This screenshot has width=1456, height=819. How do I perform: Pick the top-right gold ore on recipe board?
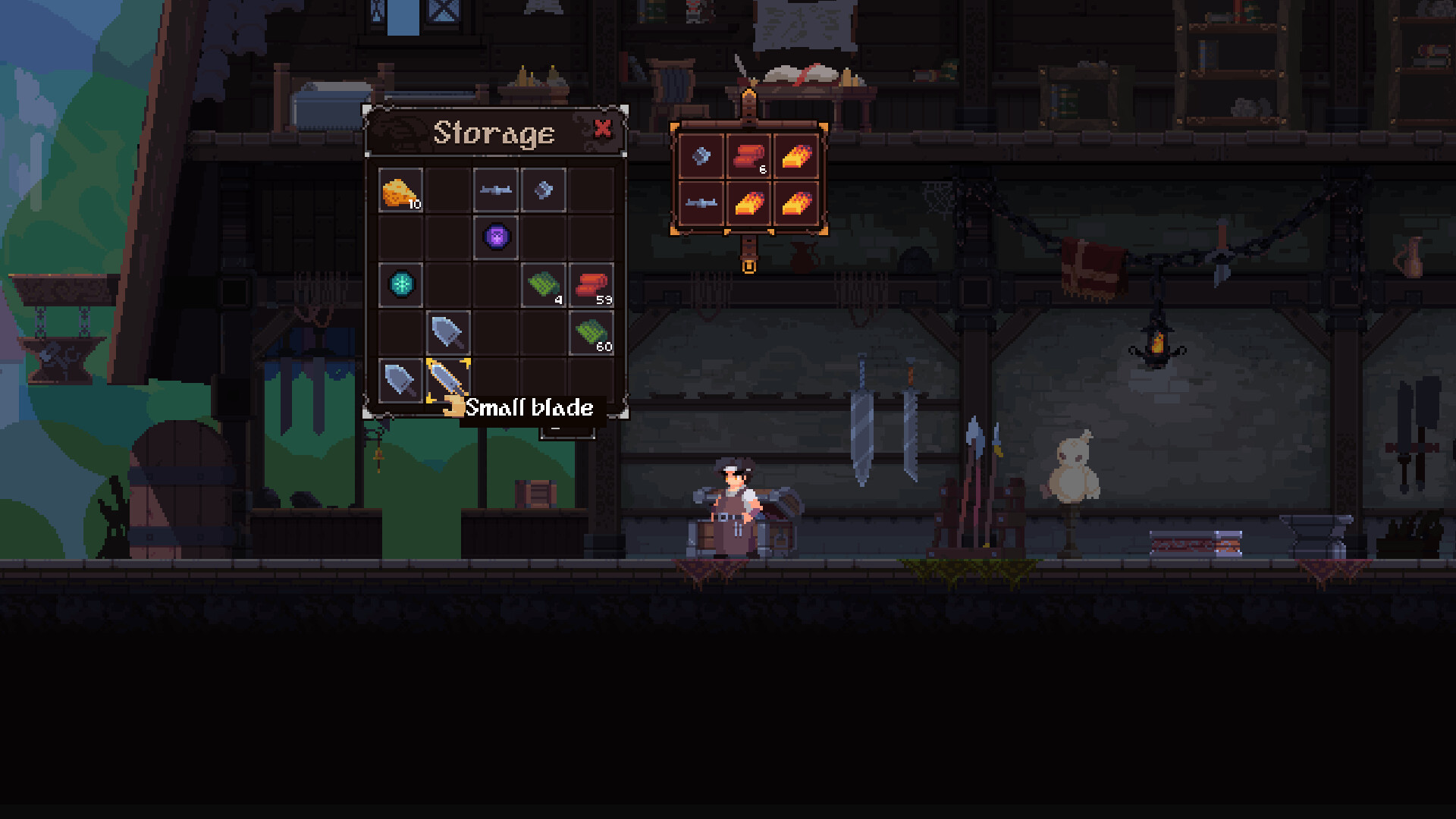click(795, 156)
